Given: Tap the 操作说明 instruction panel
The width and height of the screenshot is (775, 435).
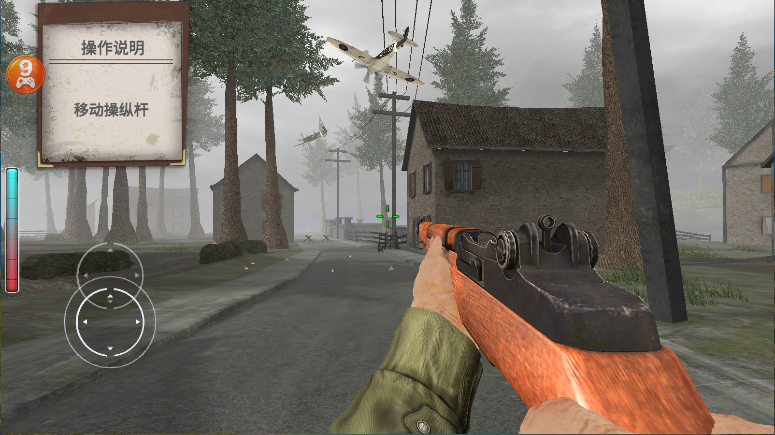Looking at the screenshot, I should [x=113, y=83].
